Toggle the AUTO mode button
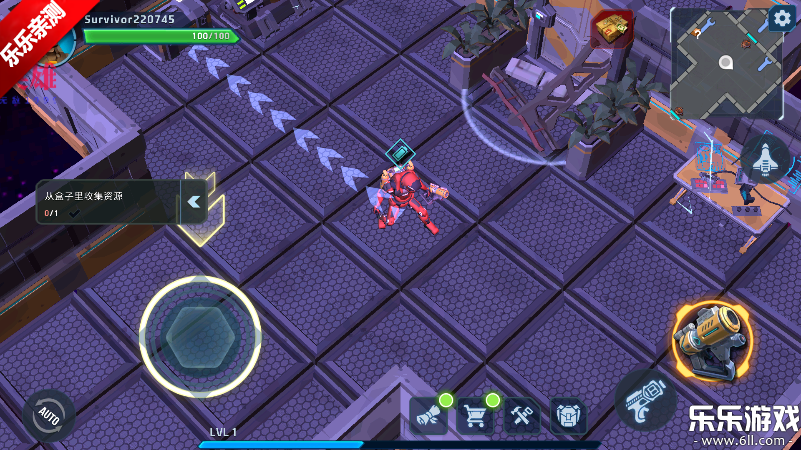Image resolution: width=801 pixels, height=450 pixels. 48,414
